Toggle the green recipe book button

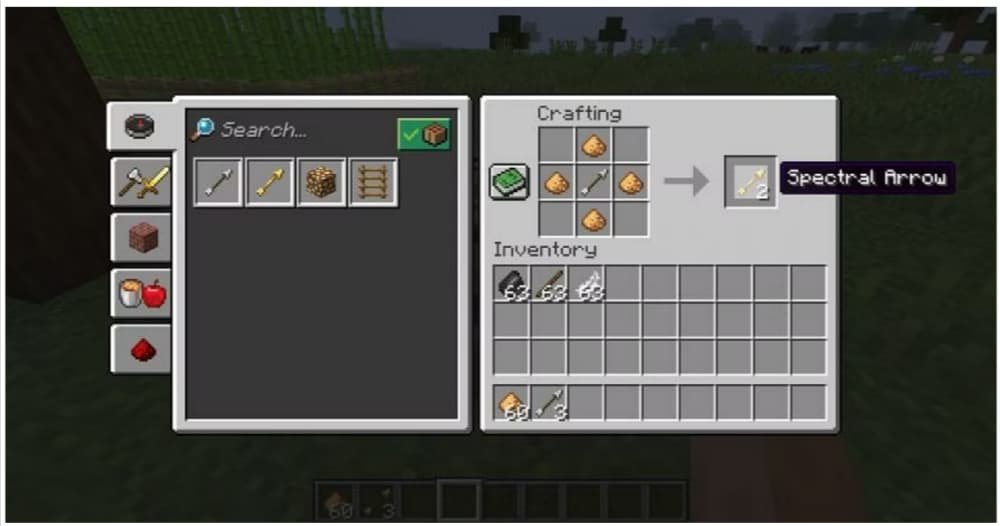508,183
